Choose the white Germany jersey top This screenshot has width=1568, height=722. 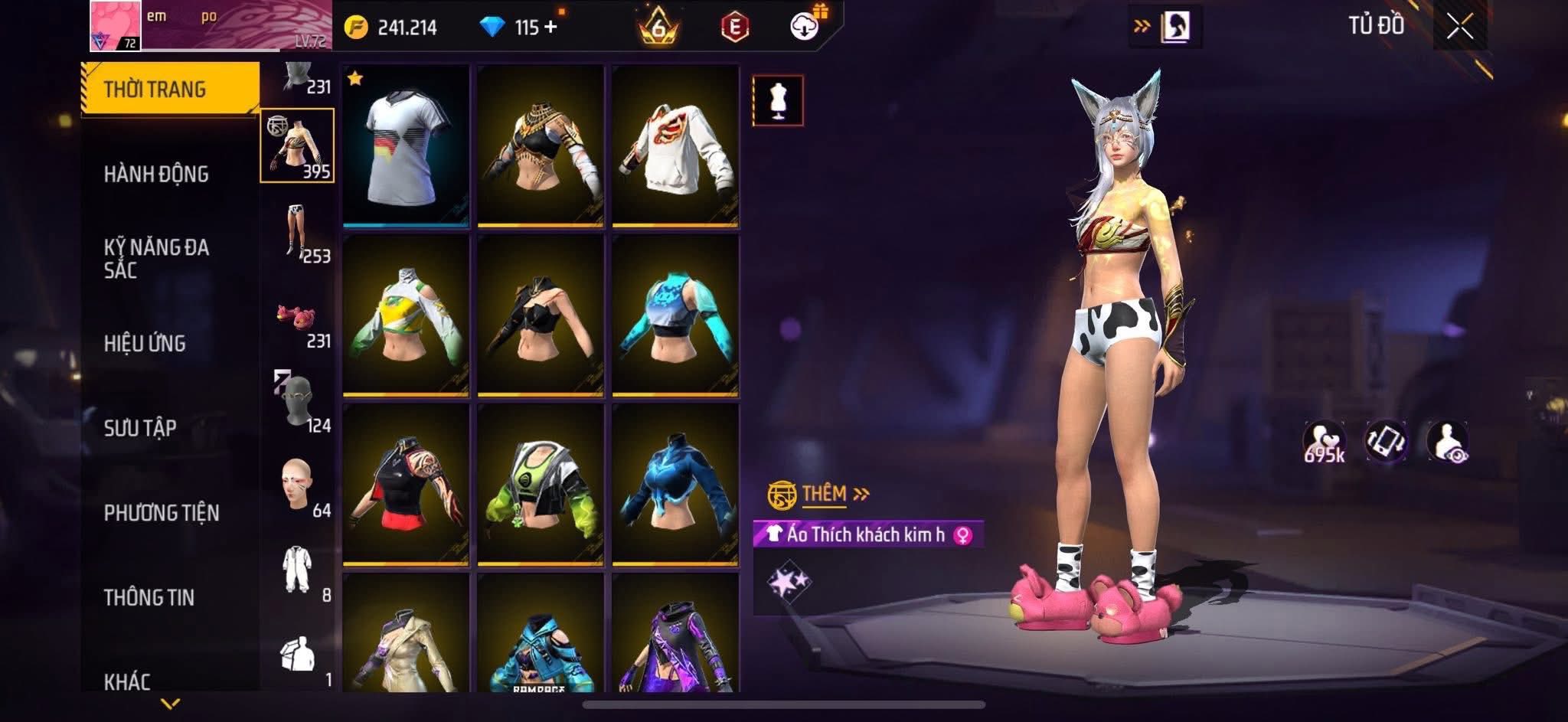[406, 145]
